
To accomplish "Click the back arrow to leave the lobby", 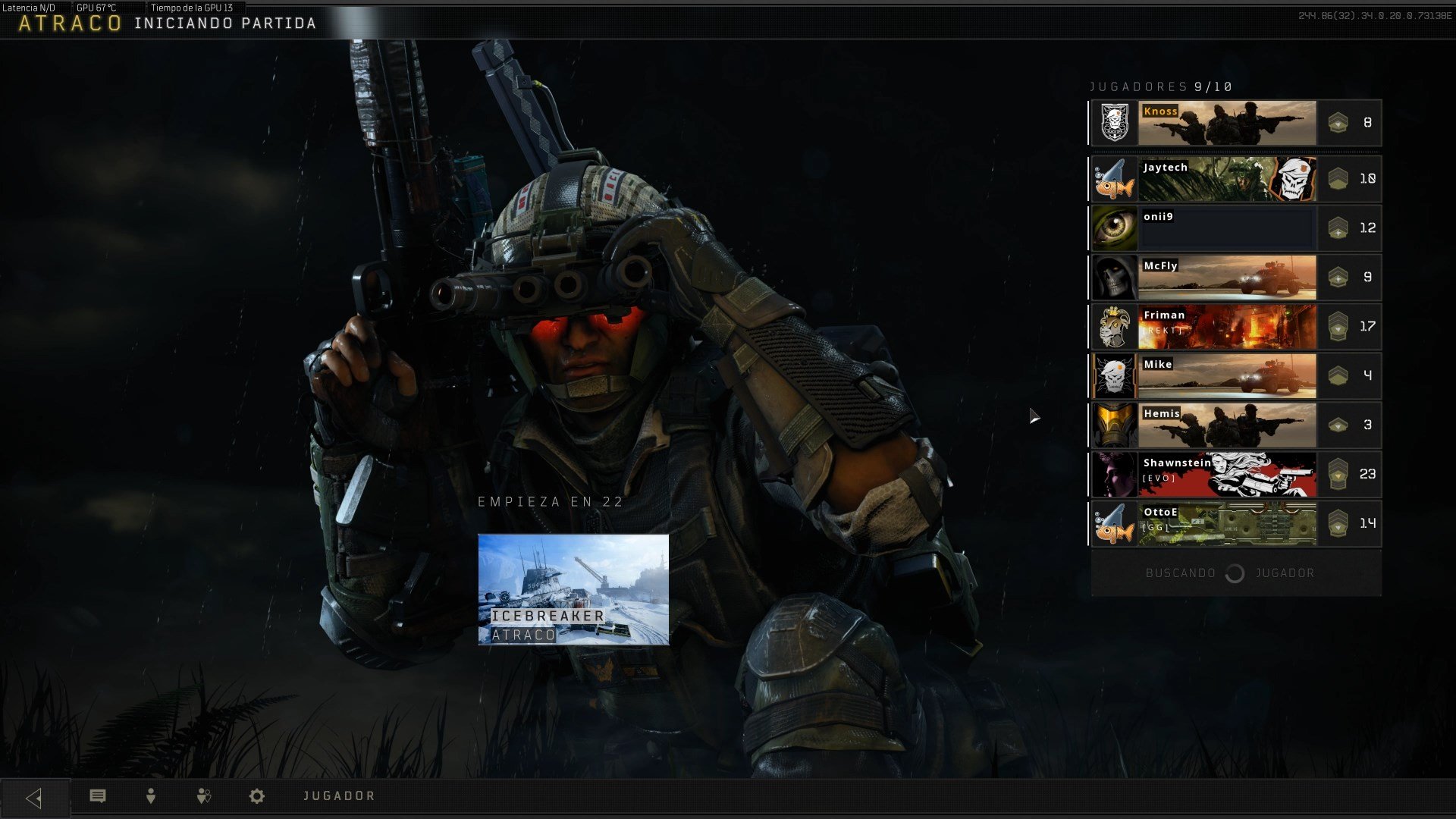I will tap(36, 795).
